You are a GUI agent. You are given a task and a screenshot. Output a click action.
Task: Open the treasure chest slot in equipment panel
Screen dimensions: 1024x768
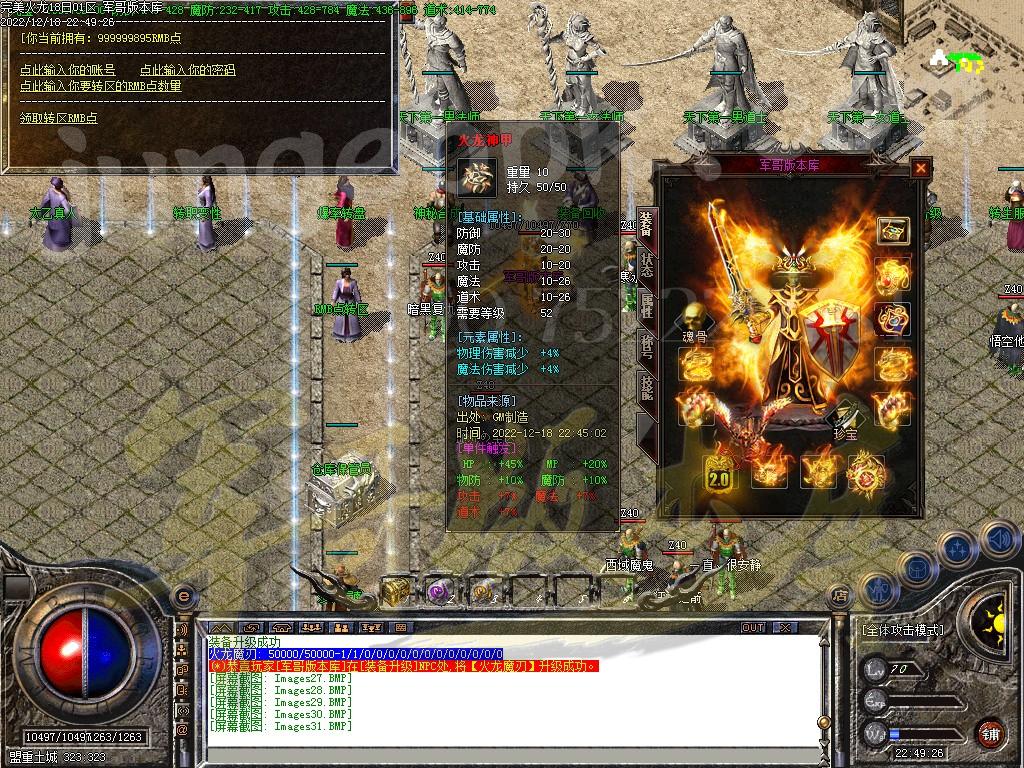892,231
